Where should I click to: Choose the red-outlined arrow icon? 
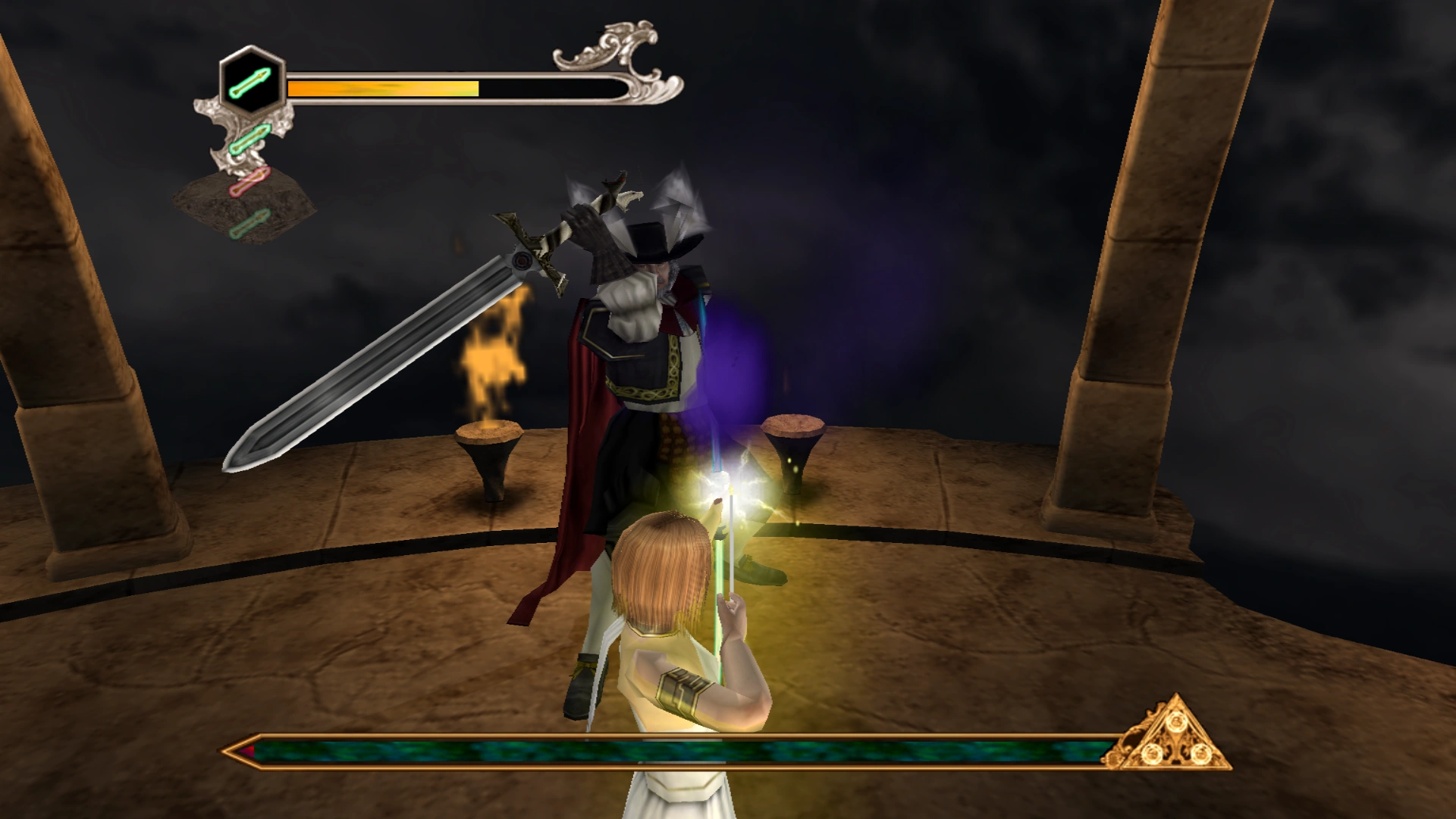pyautogui.click(x=249, y=182)
